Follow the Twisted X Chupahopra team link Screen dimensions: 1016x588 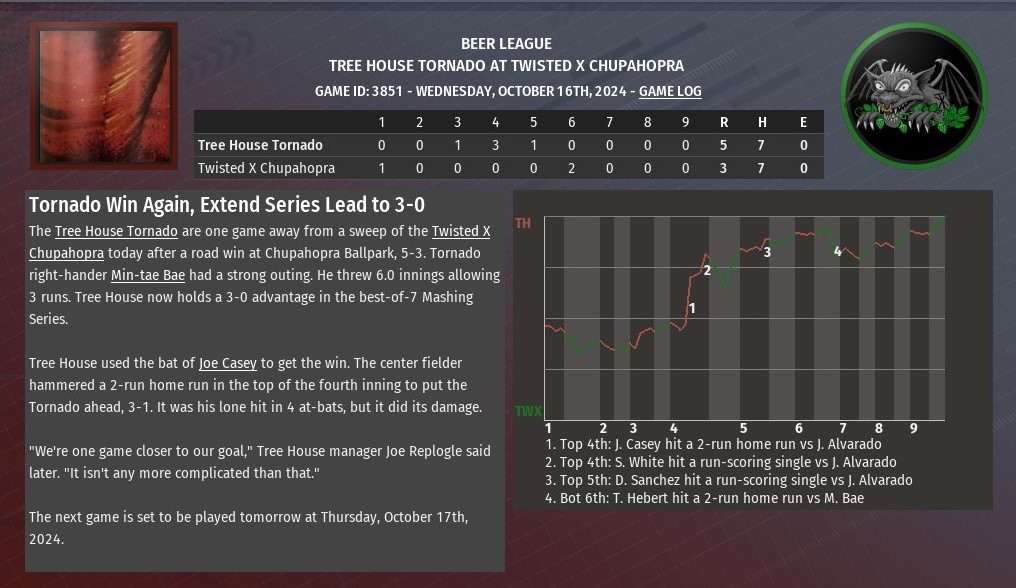click(461, 231)
